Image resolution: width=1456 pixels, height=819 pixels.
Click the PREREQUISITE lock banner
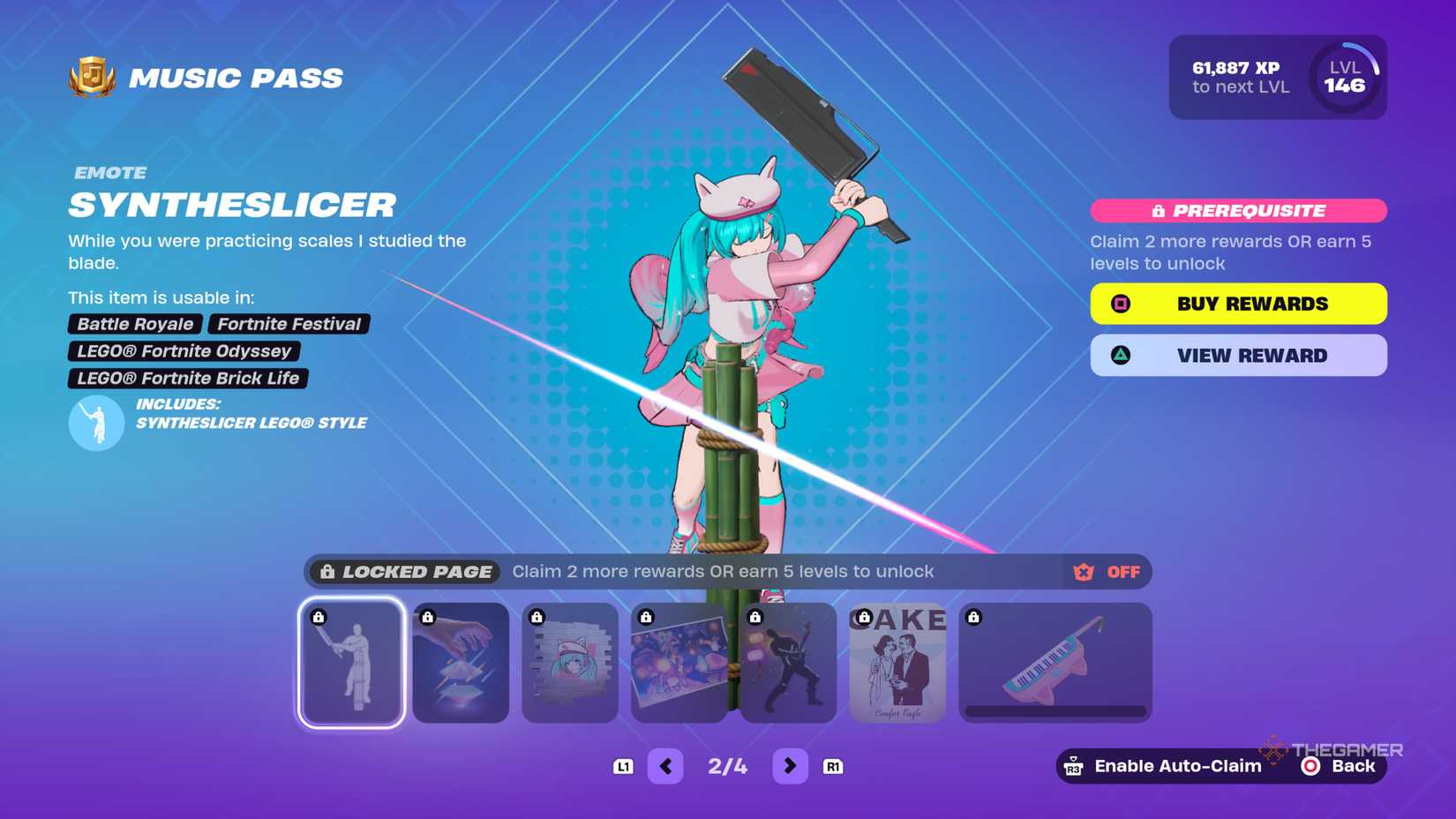(x=1238, y=210)
